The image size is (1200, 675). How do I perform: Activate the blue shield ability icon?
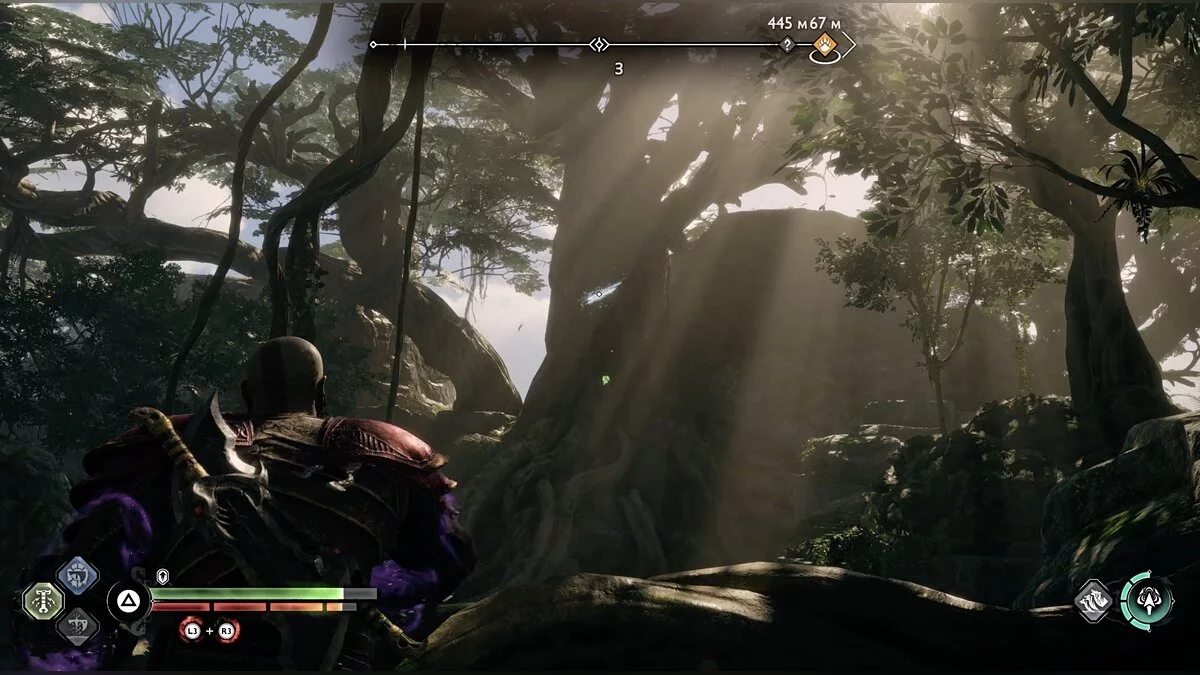[x=76, y=575]
